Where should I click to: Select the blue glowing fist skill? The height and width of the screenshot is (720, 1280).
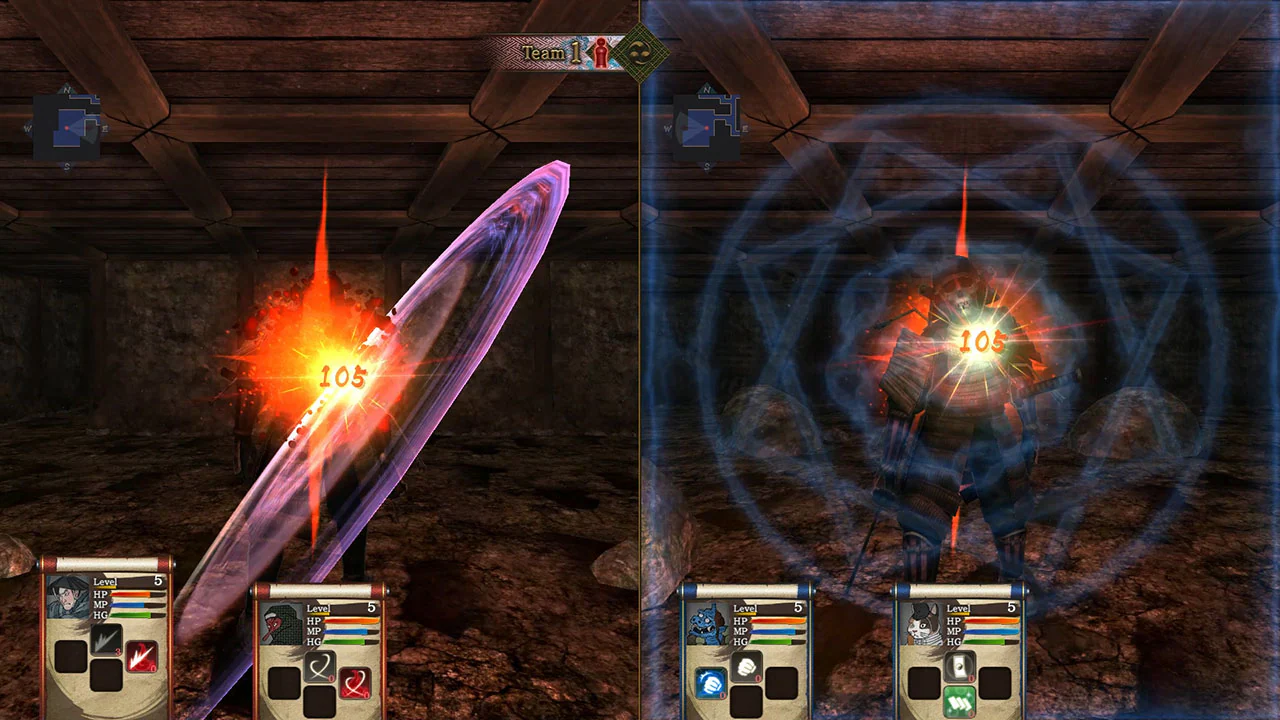(x=709, y=683)
